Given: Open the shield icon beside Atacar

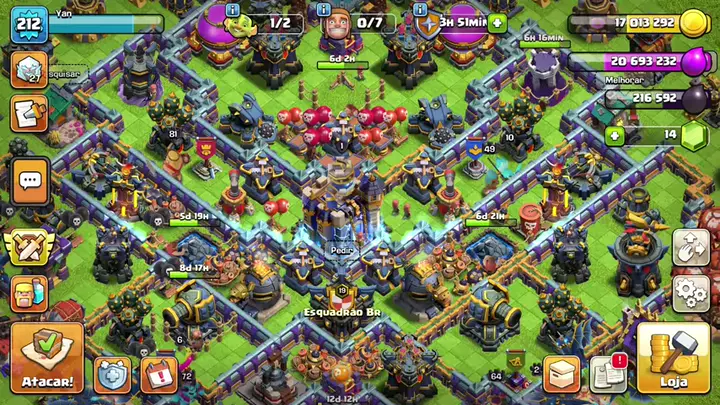Looking at the screenshot, I should pyautogui.click(x=112, y=374).
